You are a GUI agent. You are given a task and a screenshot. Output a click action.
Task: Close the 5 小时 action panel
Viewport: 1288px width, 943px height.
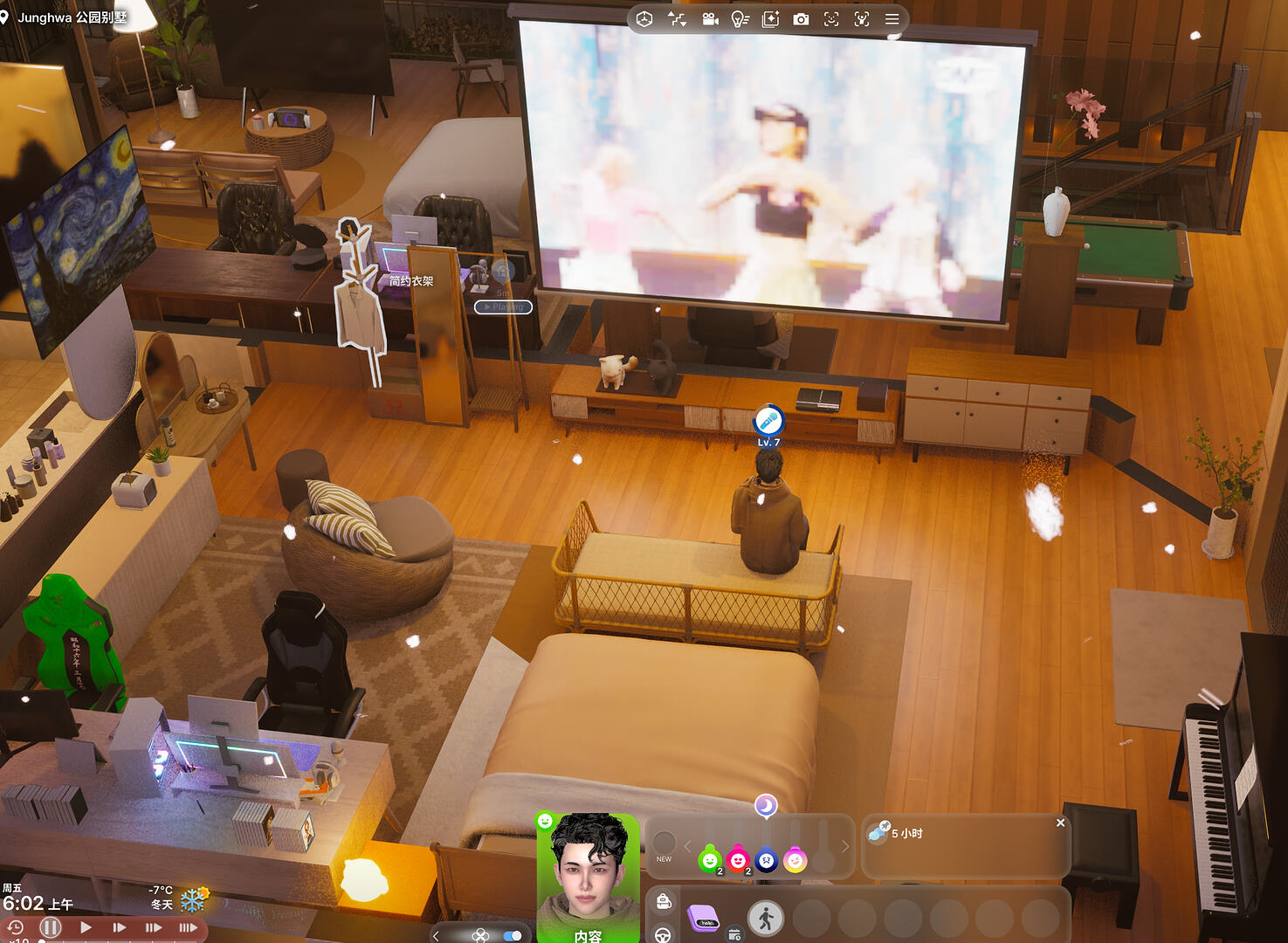[x=1060, y=823]
